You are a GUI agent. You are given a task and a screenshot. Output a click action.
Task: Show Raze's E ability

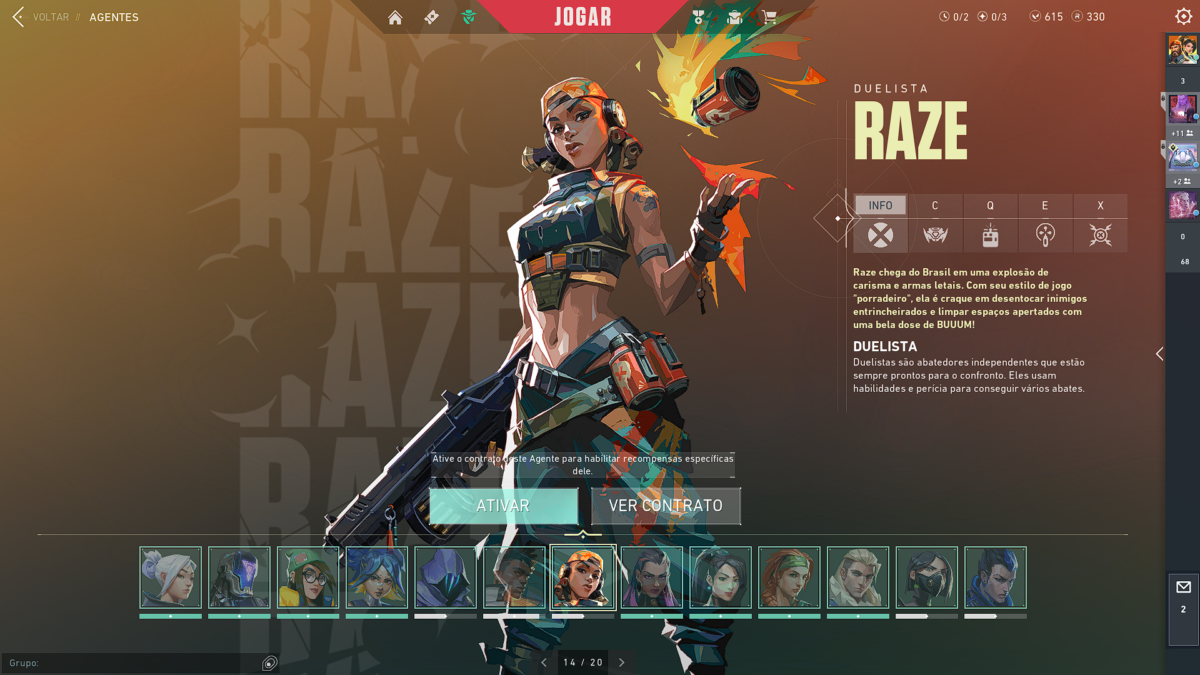(1045, 224)
